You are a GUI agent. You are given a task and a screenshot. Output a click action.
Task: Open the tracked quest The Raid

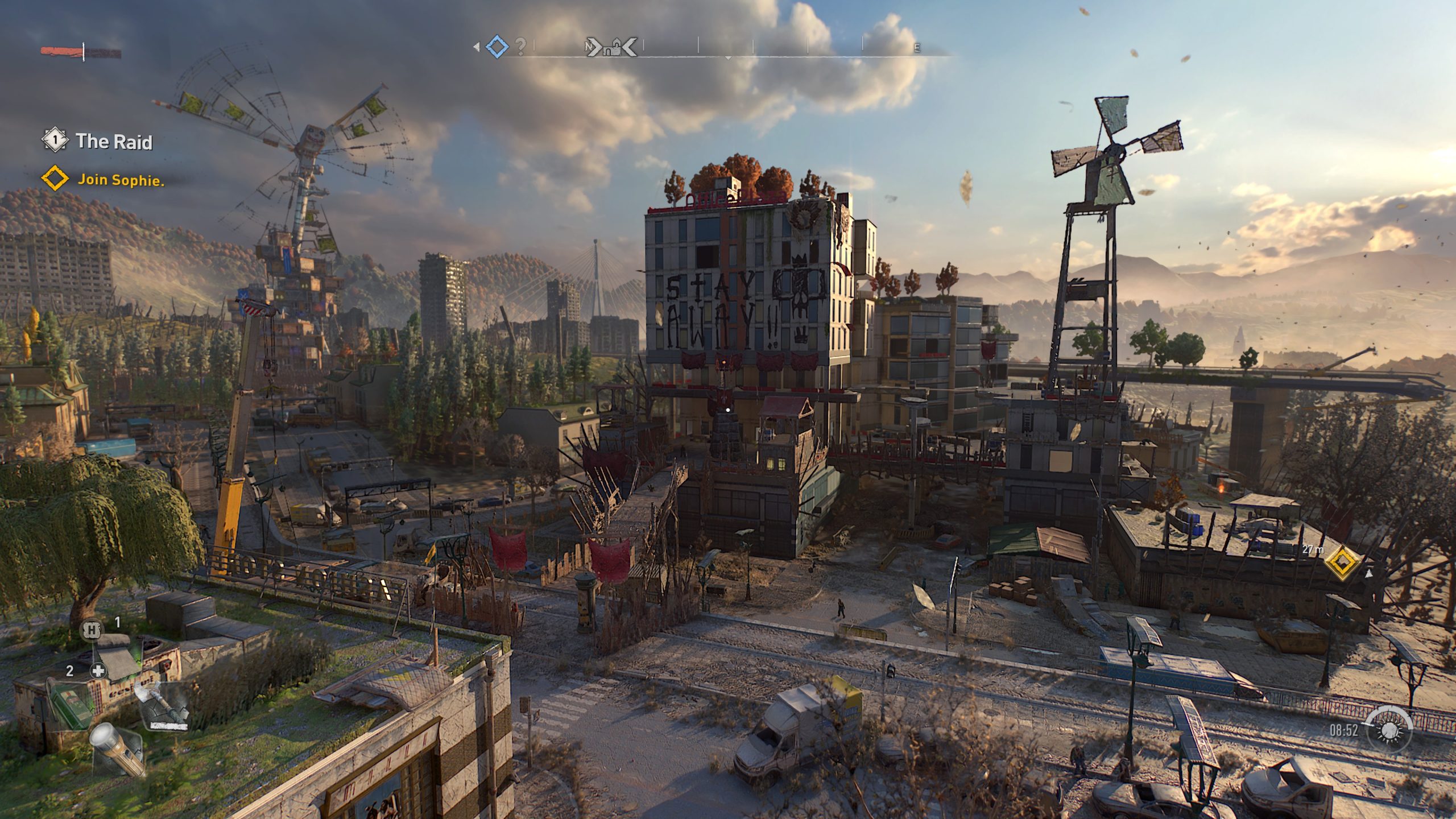114,141
